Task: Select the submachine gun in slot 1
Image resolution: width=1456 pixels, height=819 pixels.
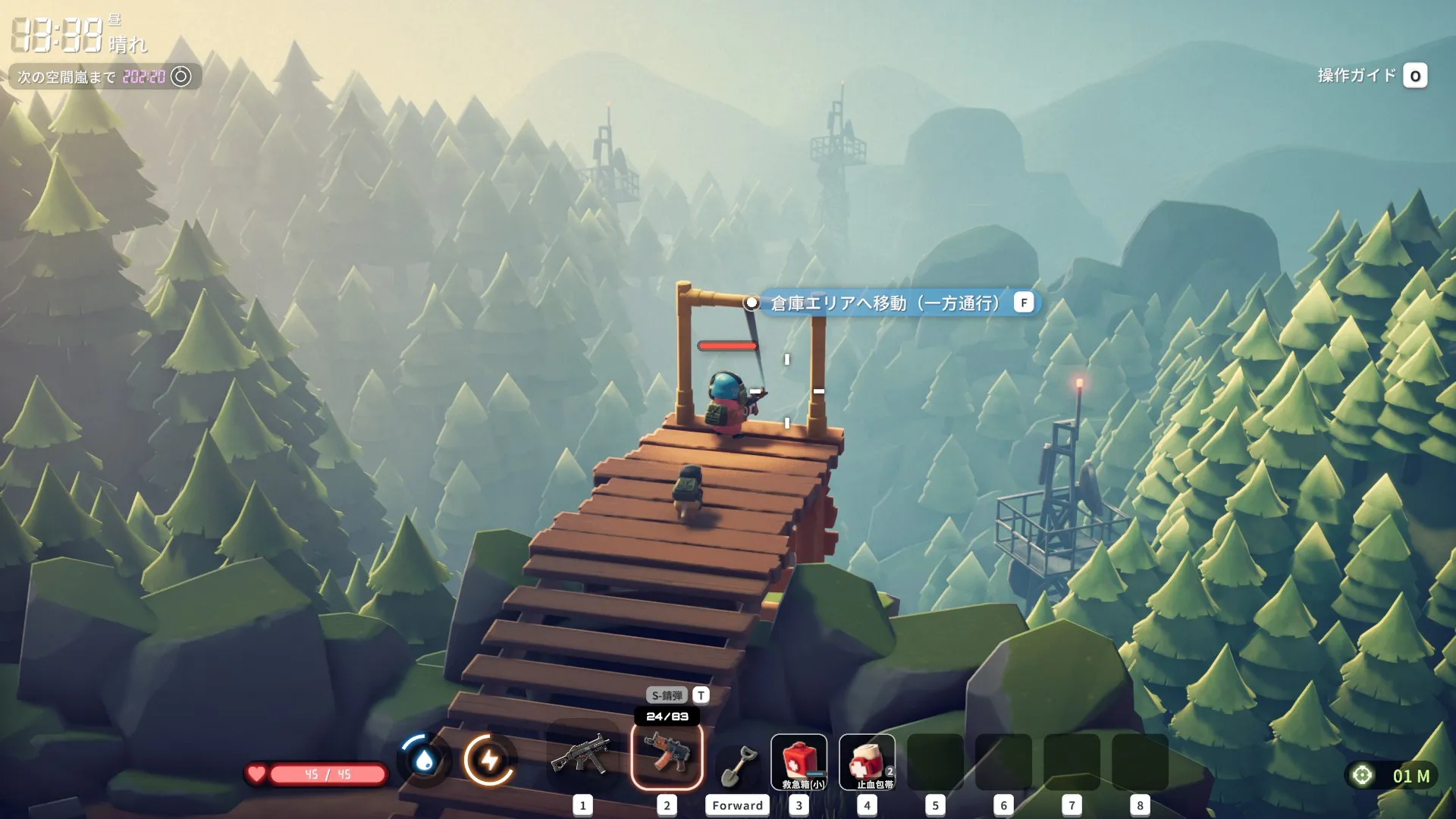Action: click(x=582, y=756)
